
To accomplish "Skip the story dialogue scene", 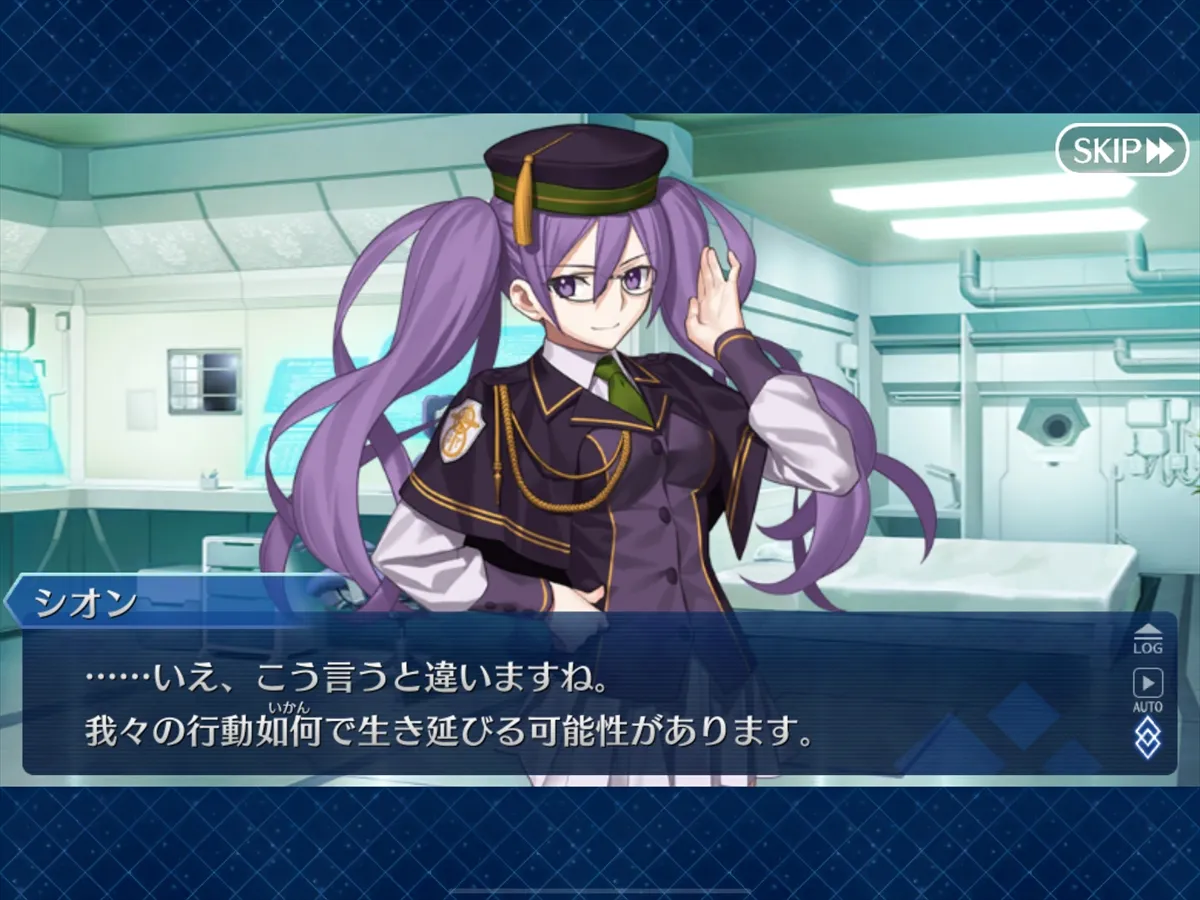I will (x=1121, y=150).
